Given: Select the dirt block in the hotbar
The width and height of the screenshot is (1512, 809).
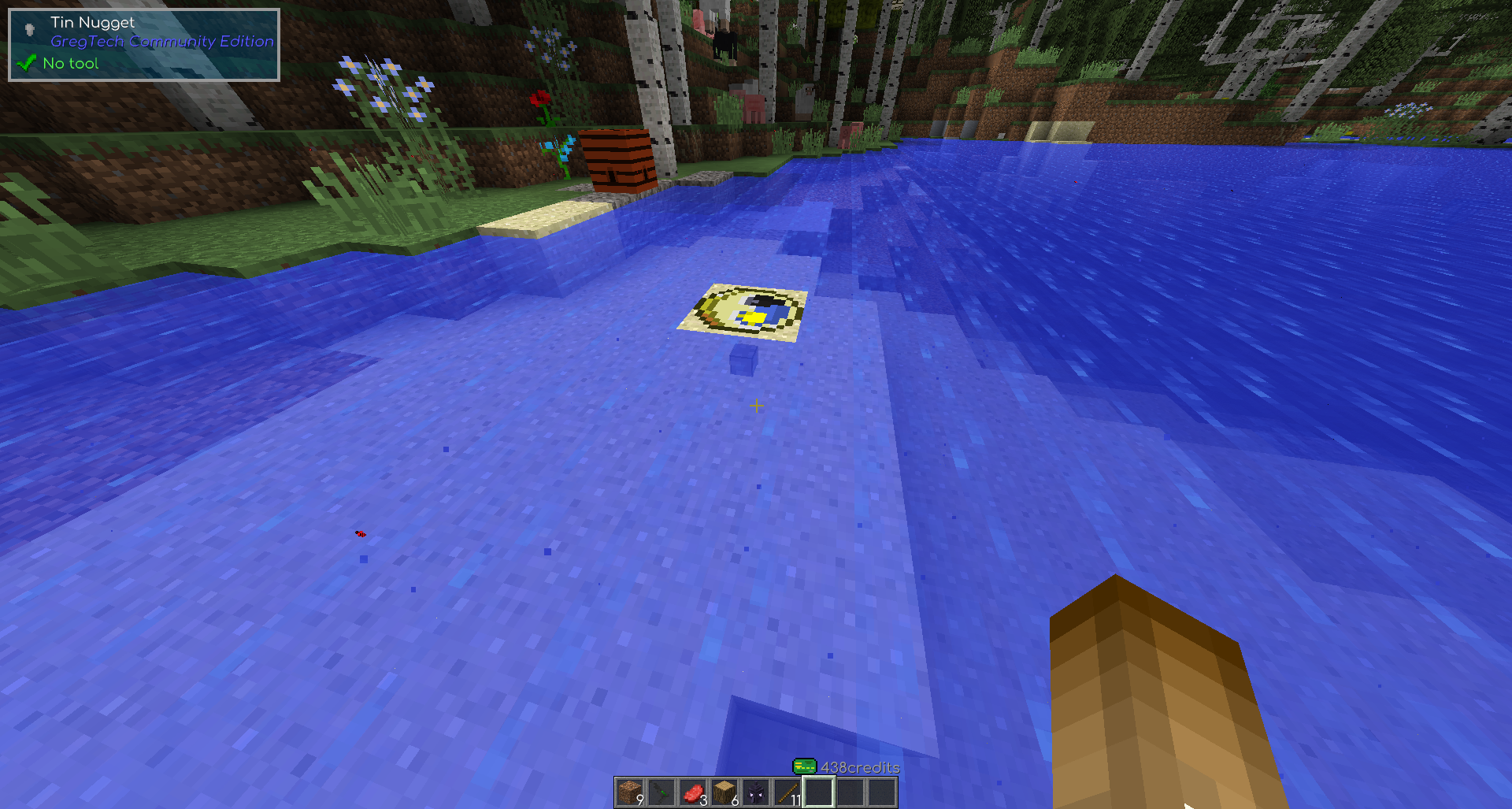Looking at the screenshot, I should 630,792.
